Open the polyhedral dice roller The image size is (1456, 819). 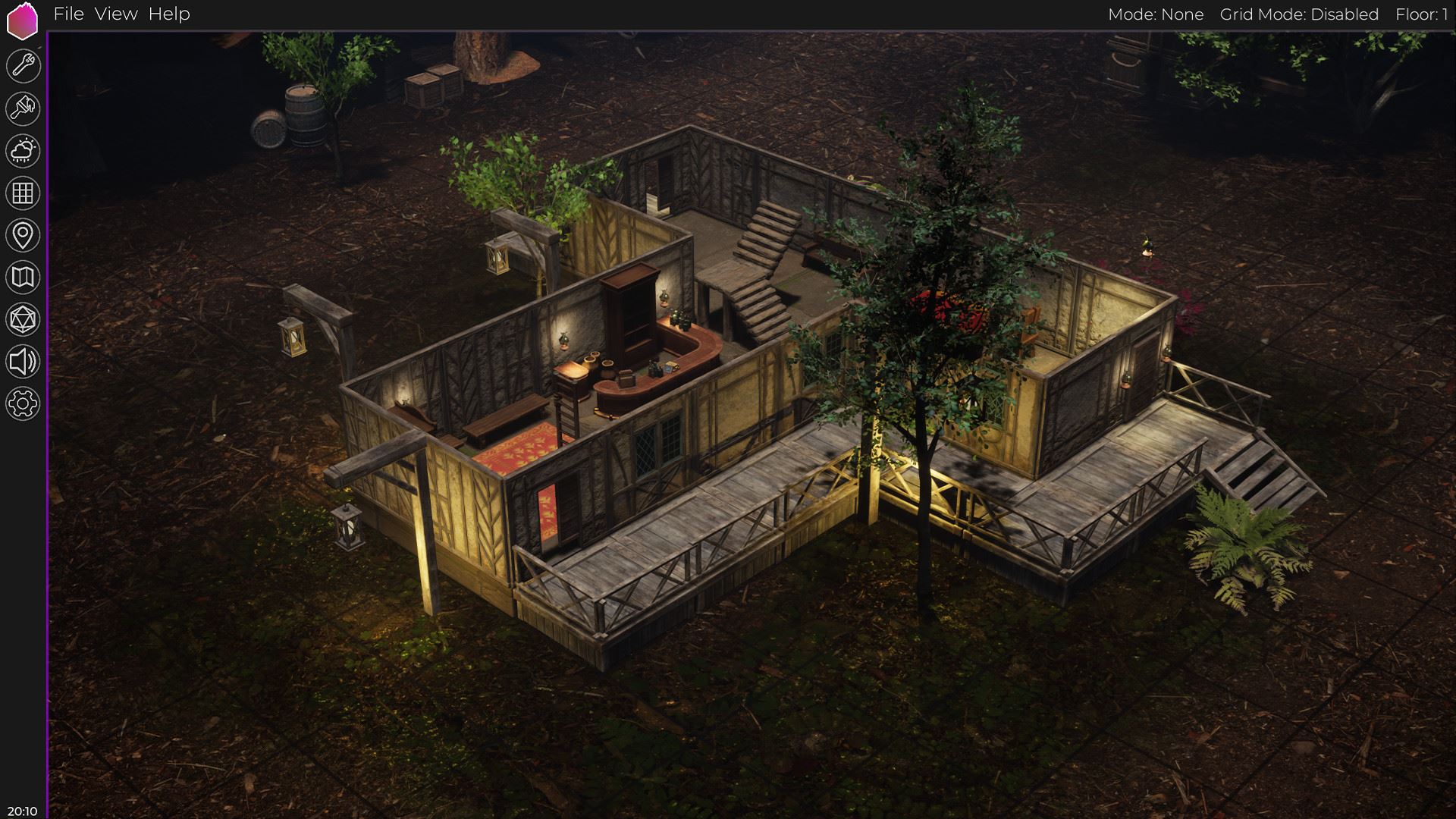(x=23, y=320)
